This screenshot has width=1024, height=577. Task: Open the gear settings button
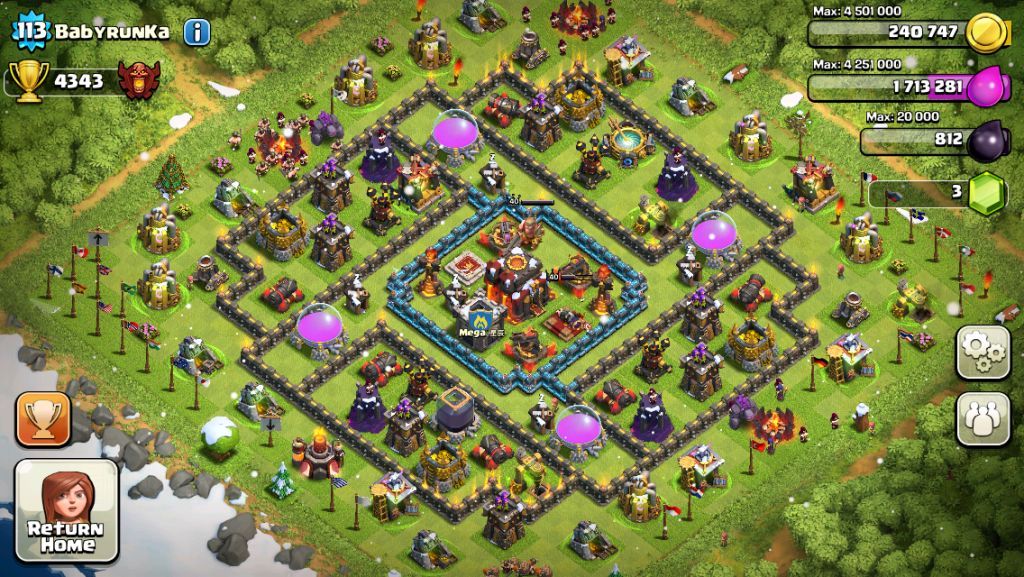[x=983, y=352]
